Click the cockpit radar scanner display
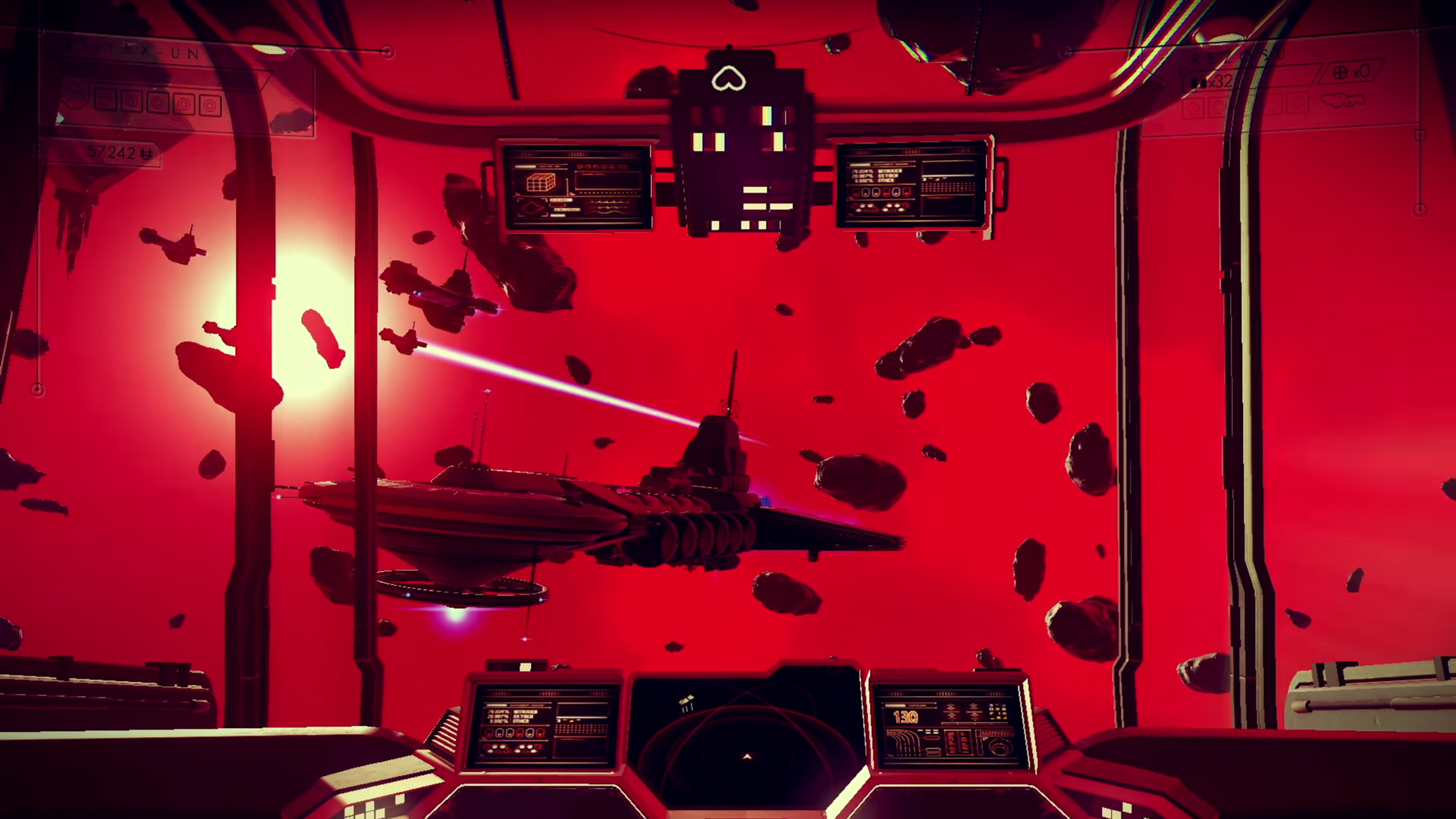Screen dimensions: 1456x819 point(747,732)
